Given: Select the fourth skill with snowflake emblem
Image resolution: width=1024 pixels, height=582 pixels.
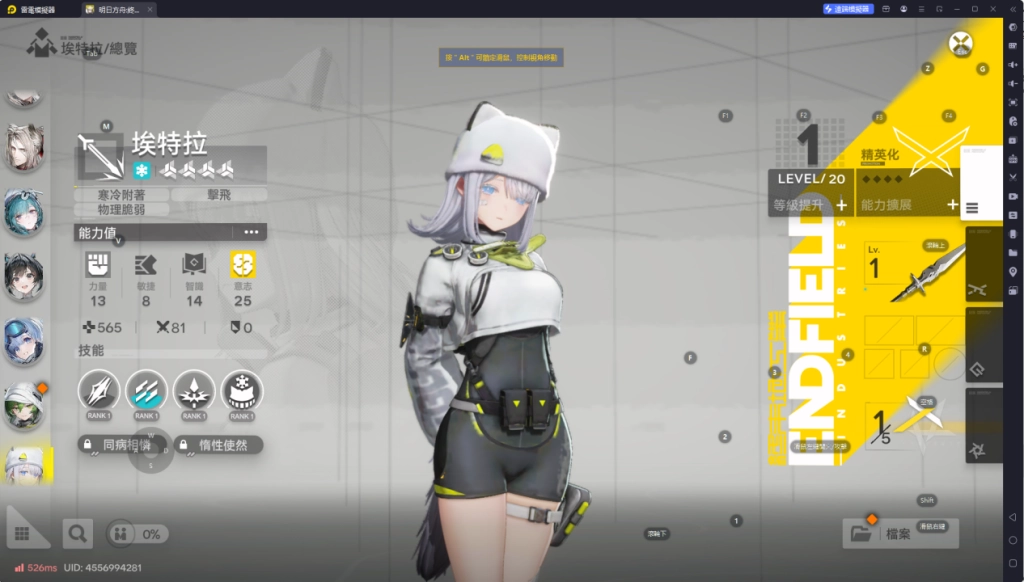Looking at the screenshot, I should tap(241, 391).
